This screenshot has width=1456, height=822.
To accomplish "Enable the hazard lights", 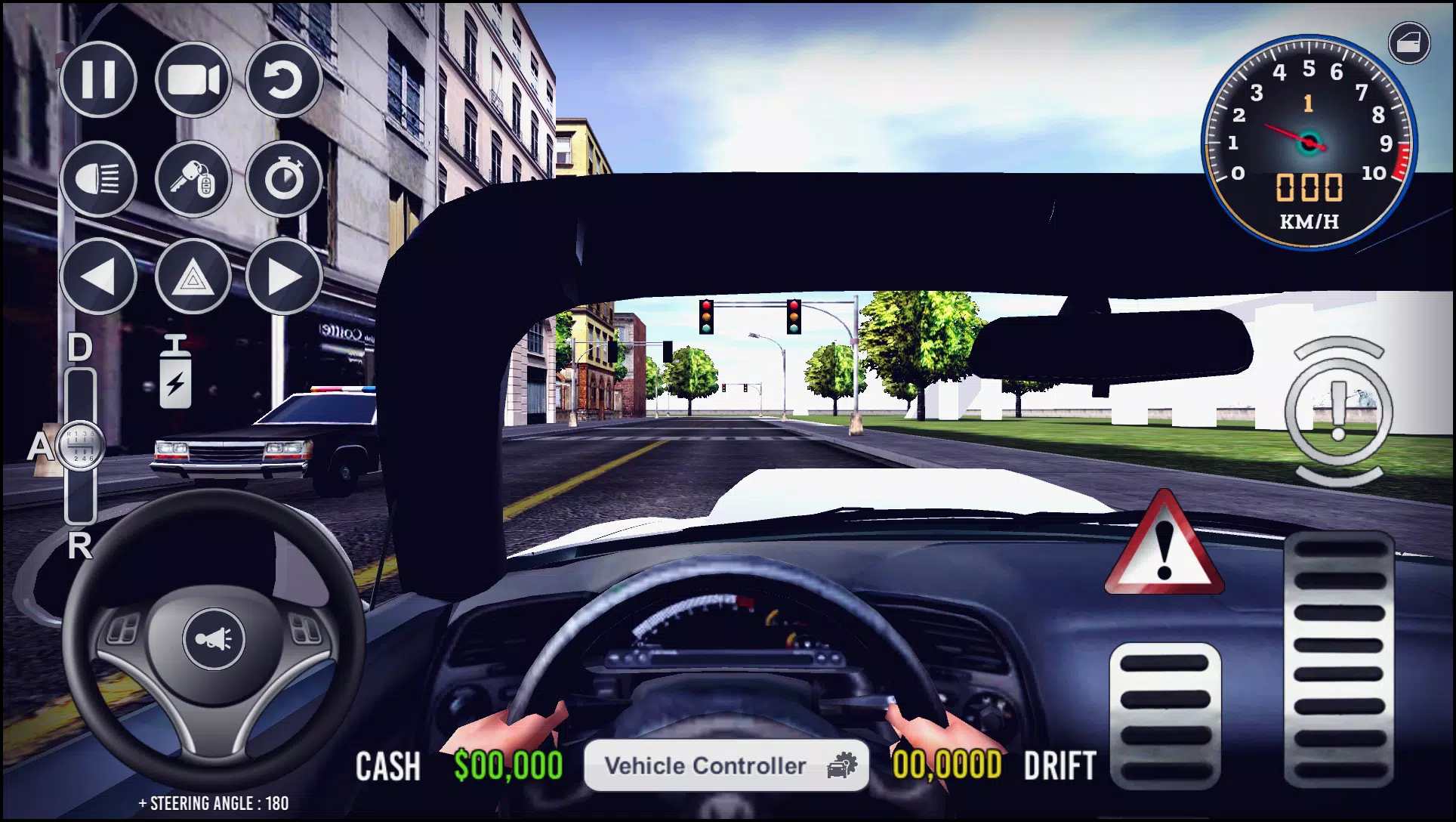I will (193, 278).
